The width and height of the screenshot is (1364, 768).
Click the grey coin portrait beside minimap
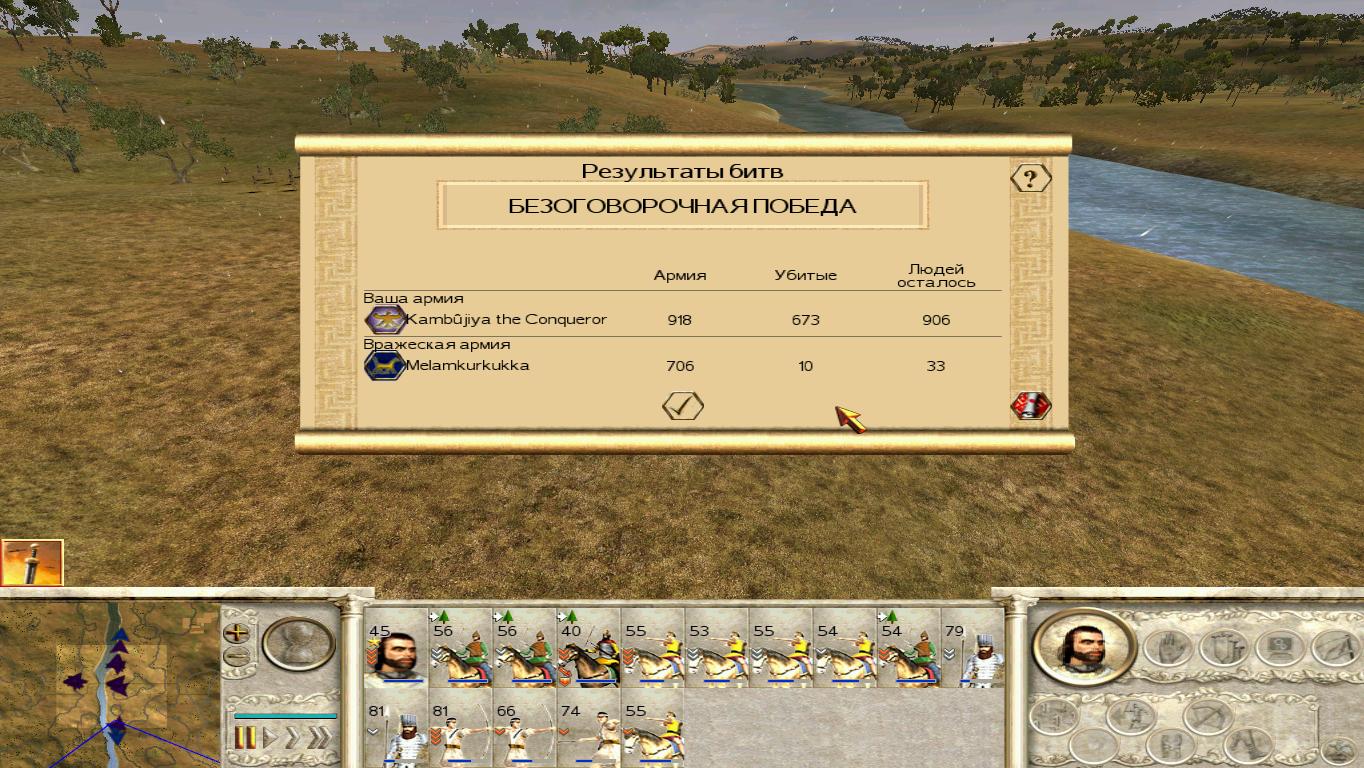(299, 643)
